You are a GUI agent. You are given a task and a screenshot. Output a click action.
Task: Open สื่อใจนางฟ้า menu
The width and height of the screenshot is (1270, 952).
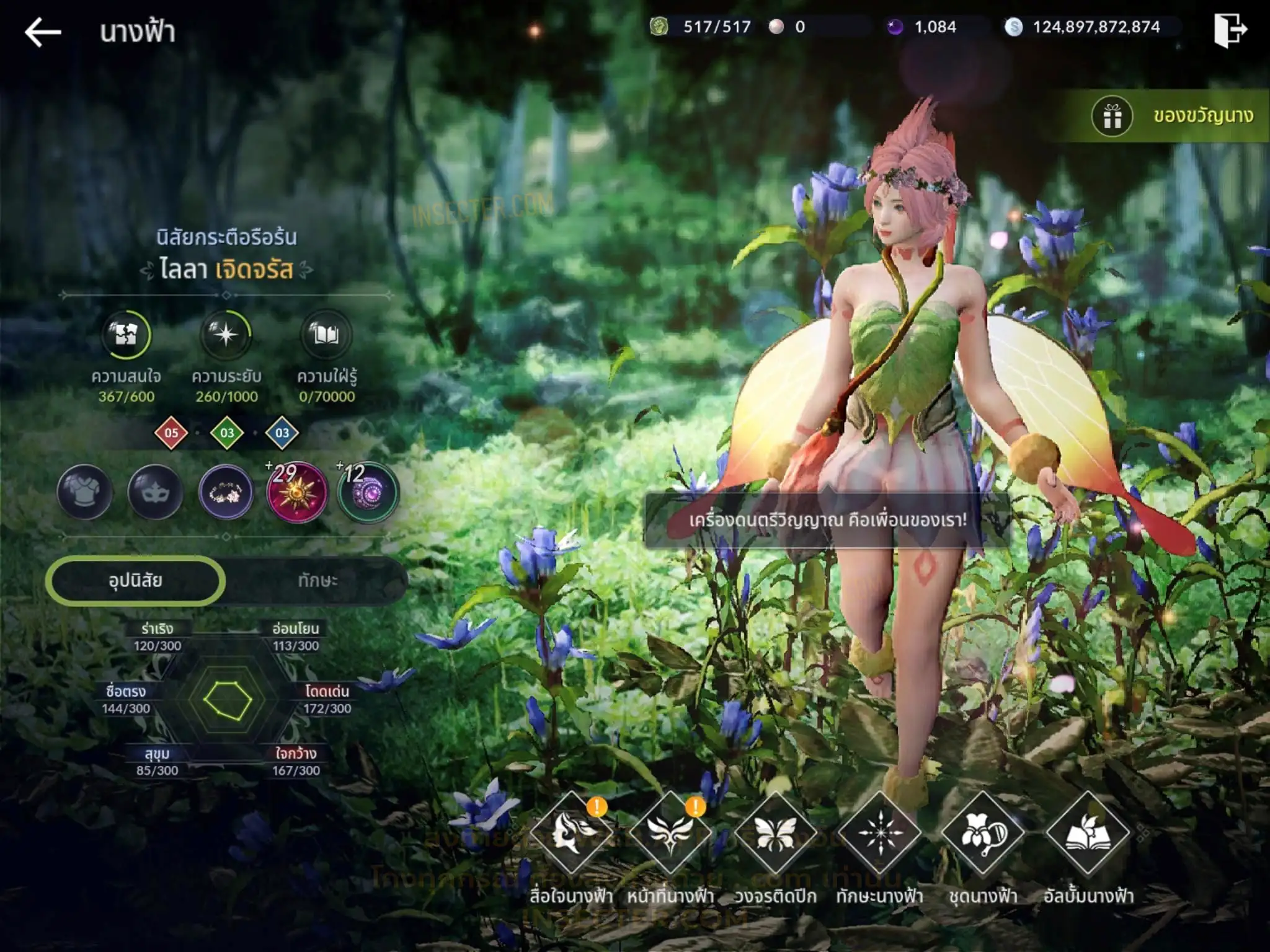(571, 834)
